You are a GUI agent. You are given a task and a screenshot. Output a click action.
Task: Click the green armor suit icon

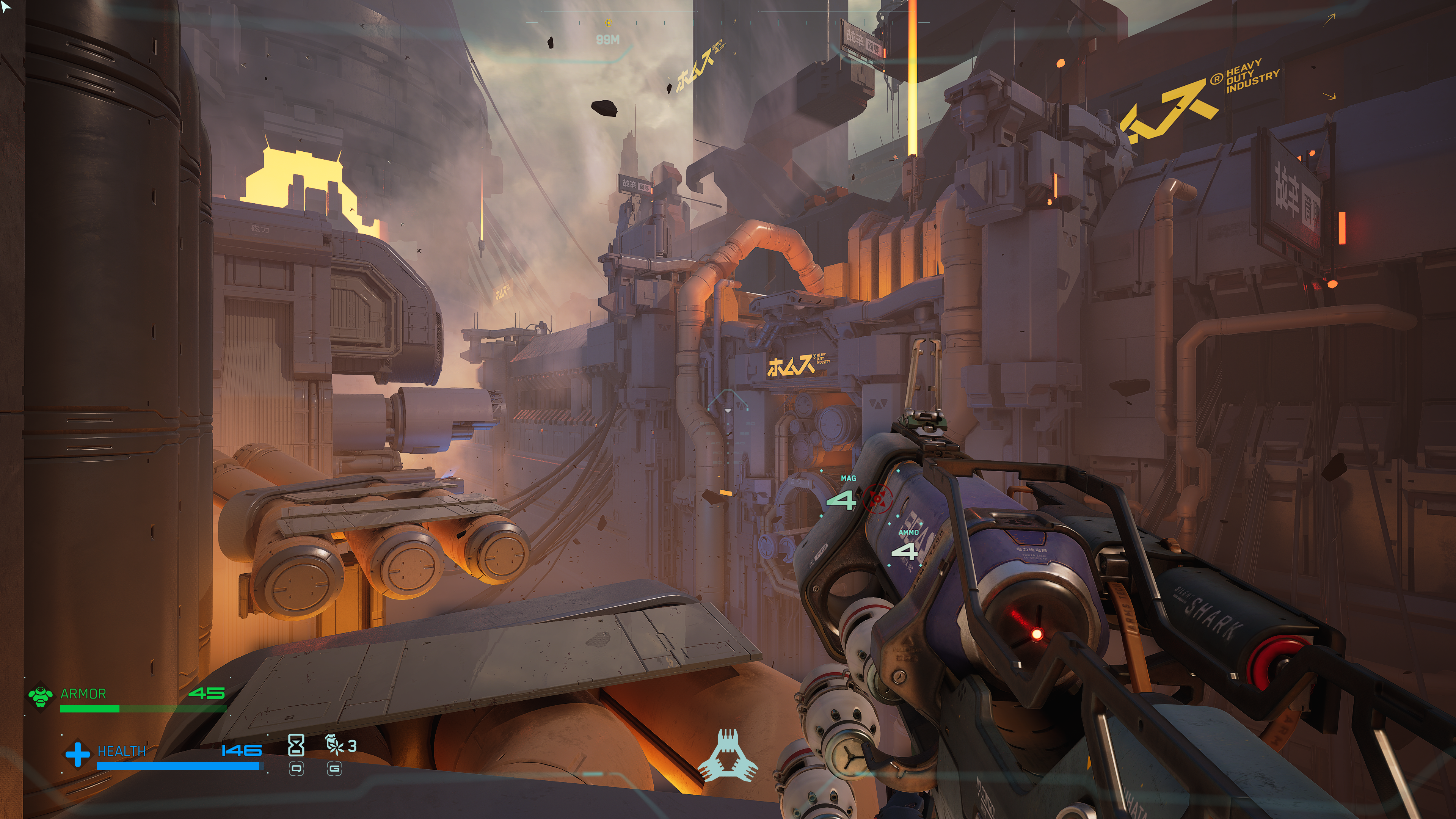point(41,697)
